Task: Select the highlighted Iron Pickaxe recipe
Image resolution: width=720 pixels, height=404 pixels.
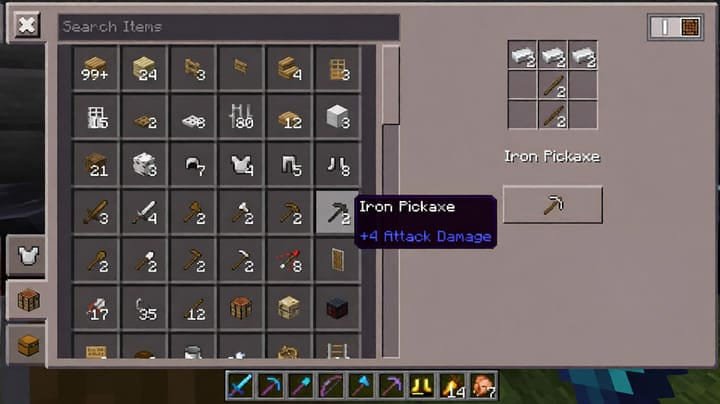Action: [x=339, y=211]
